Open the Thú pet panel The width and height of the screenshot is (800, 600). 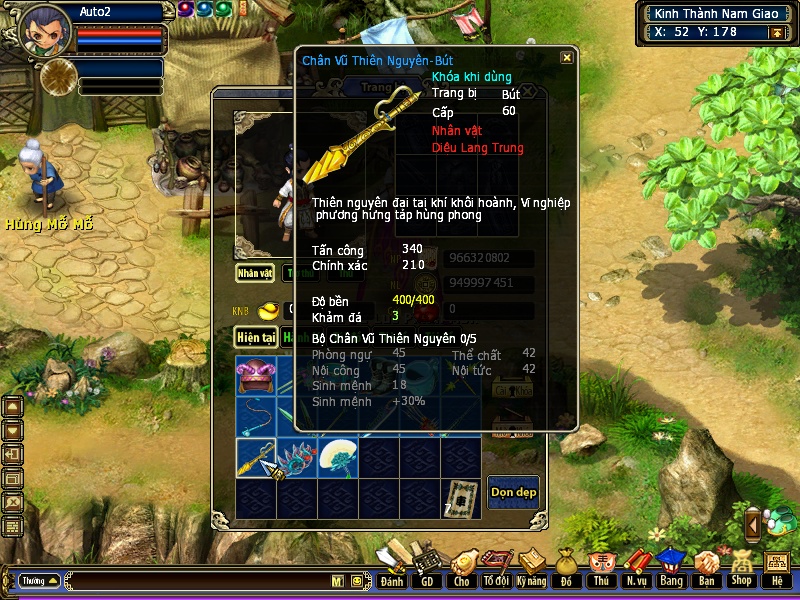click(x=601, y=568)
